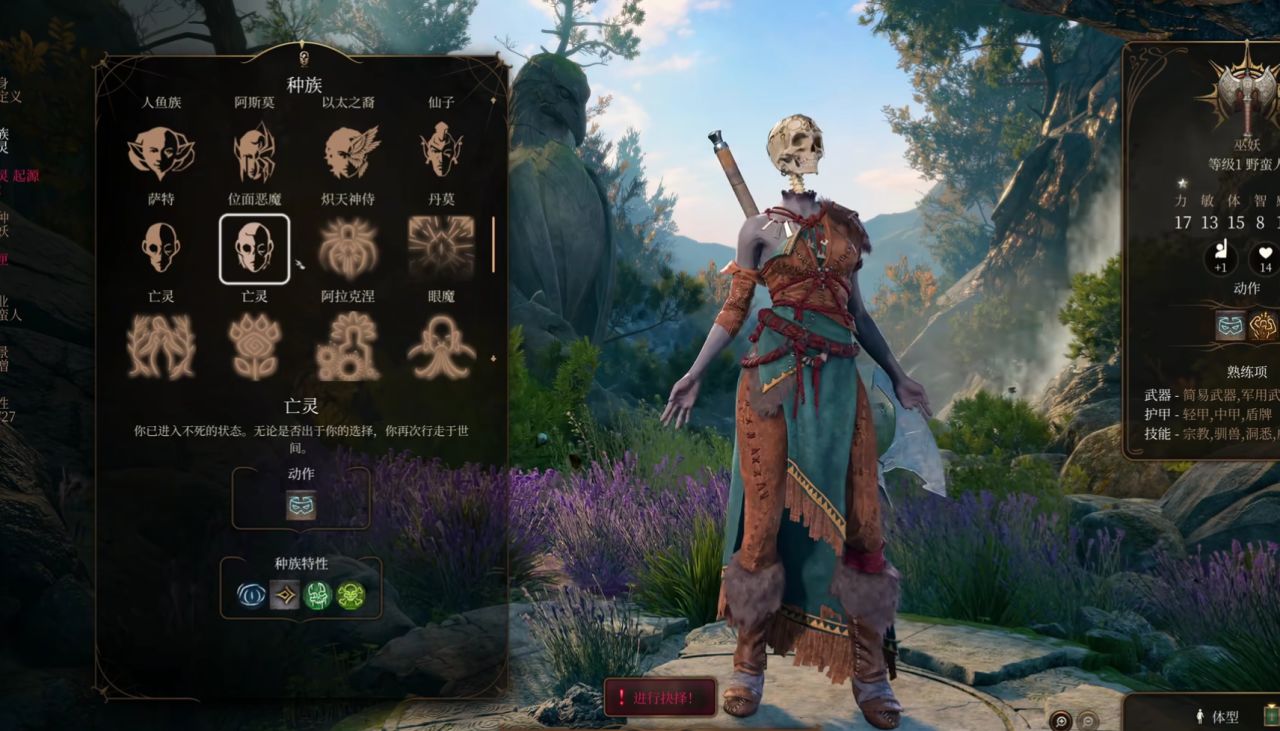Inspect the skull-and-crossbones racial trait
Image resolution: width=1280 pixels, height=731 pixels.
(x=351, y=596)
